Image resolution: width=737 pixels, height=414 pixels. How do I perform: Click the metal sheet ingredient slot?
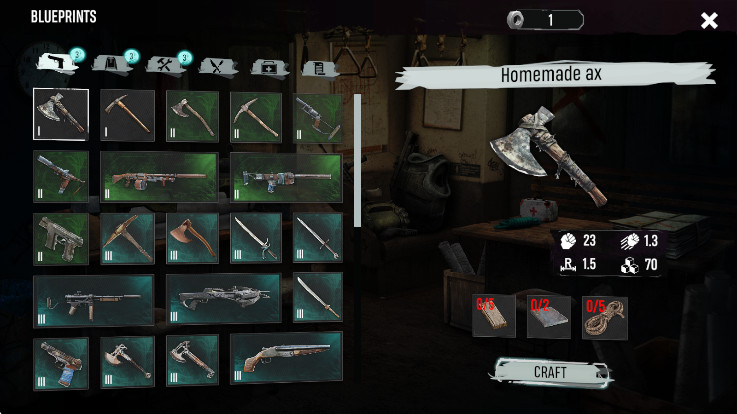click(548, 316)
